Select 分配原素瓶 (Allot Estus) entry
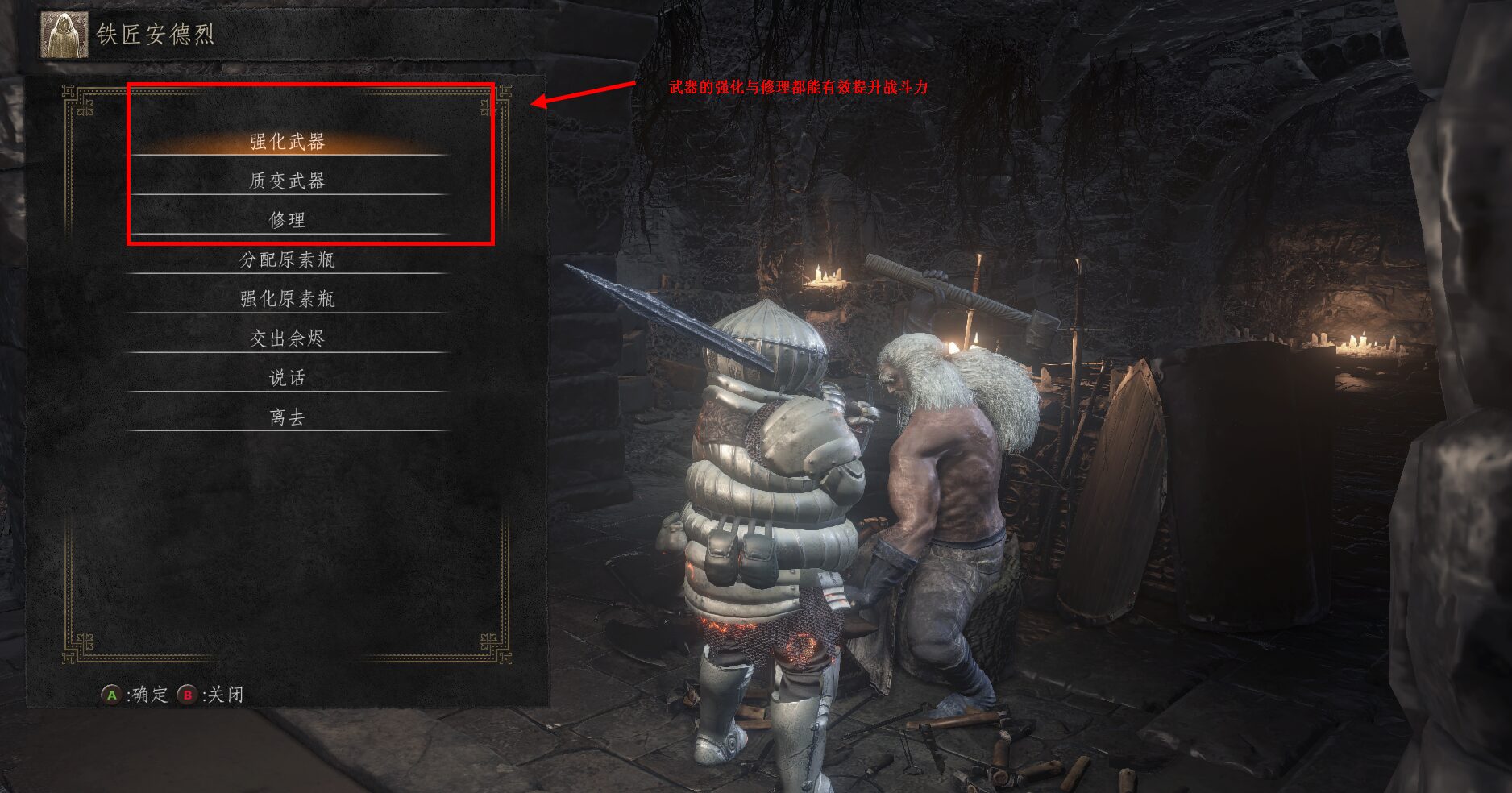 click(287, 259)
